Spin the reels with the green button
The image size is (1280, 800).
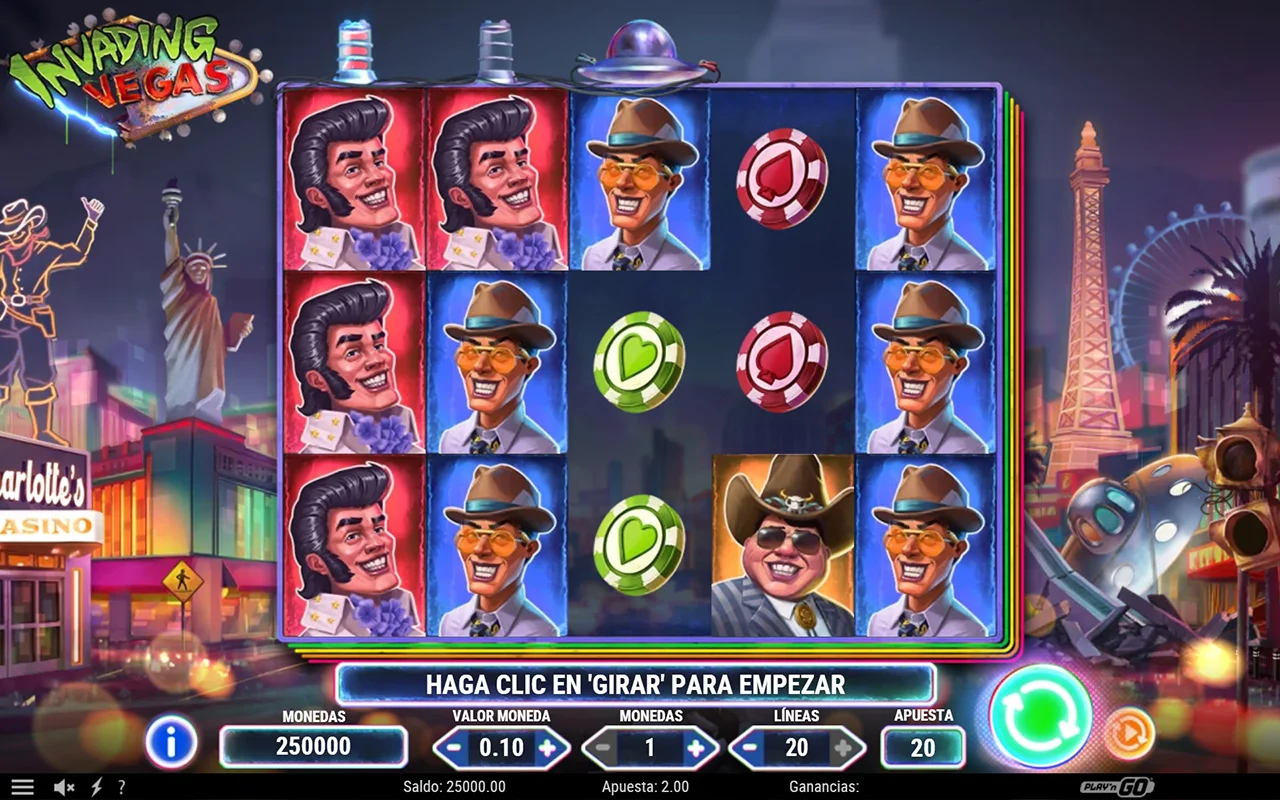[x=1040, y=716]
